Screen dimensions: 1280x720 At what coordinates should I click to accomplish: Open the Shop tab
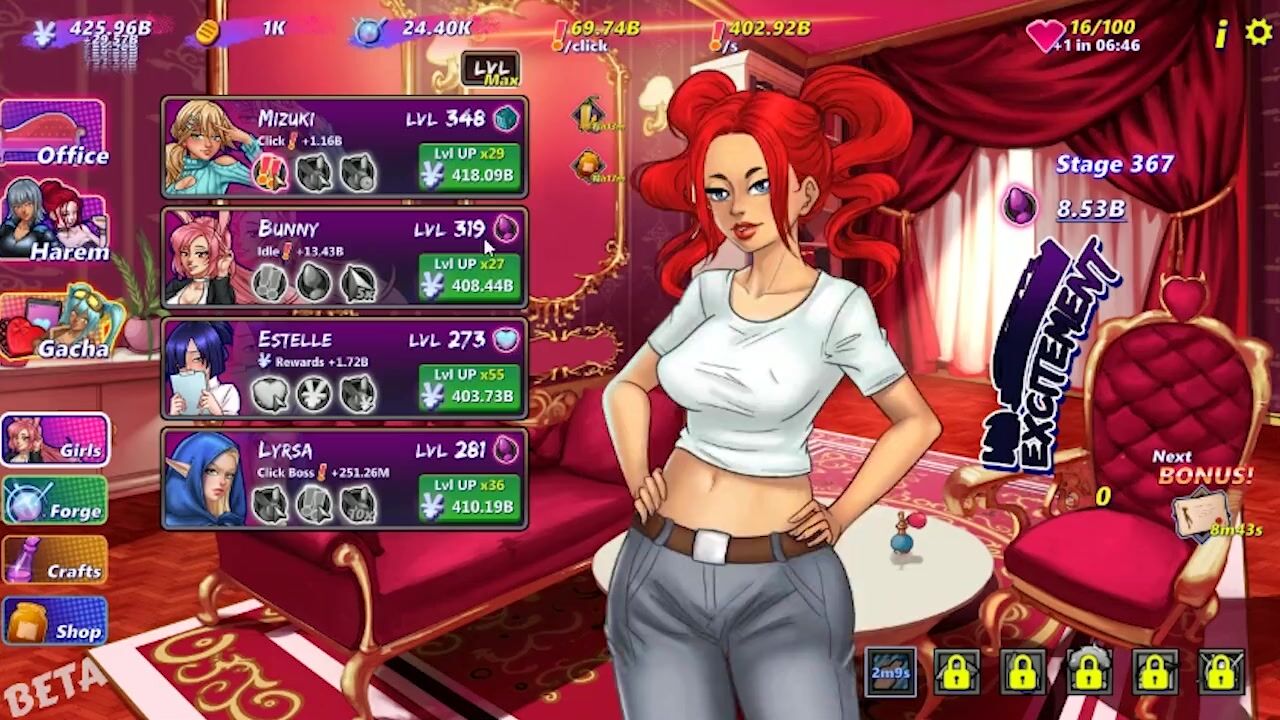pyautogui.click(x=55, y=621)
